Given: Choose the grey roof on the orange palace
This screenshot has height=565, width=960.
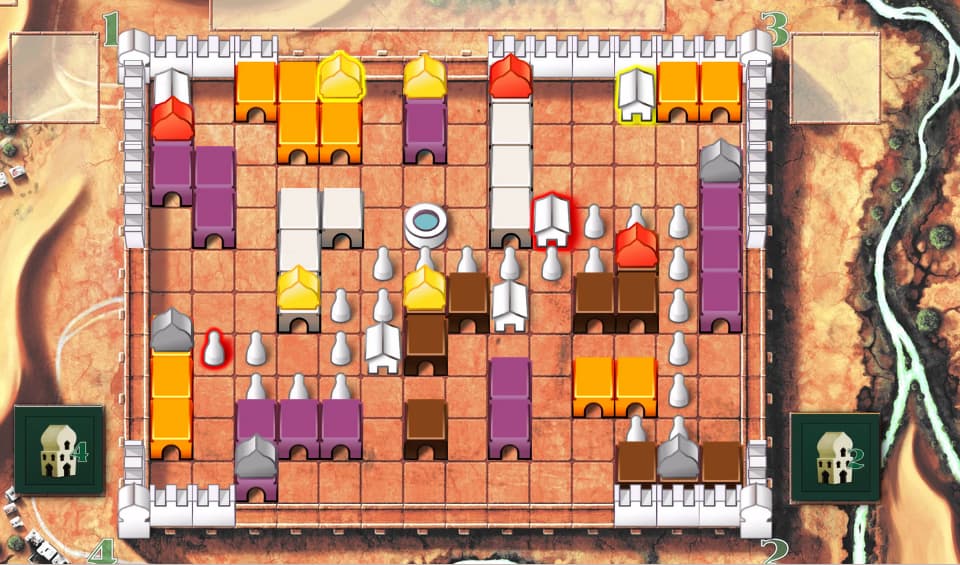Looking at the screenshot, I should tap(172, 332).
